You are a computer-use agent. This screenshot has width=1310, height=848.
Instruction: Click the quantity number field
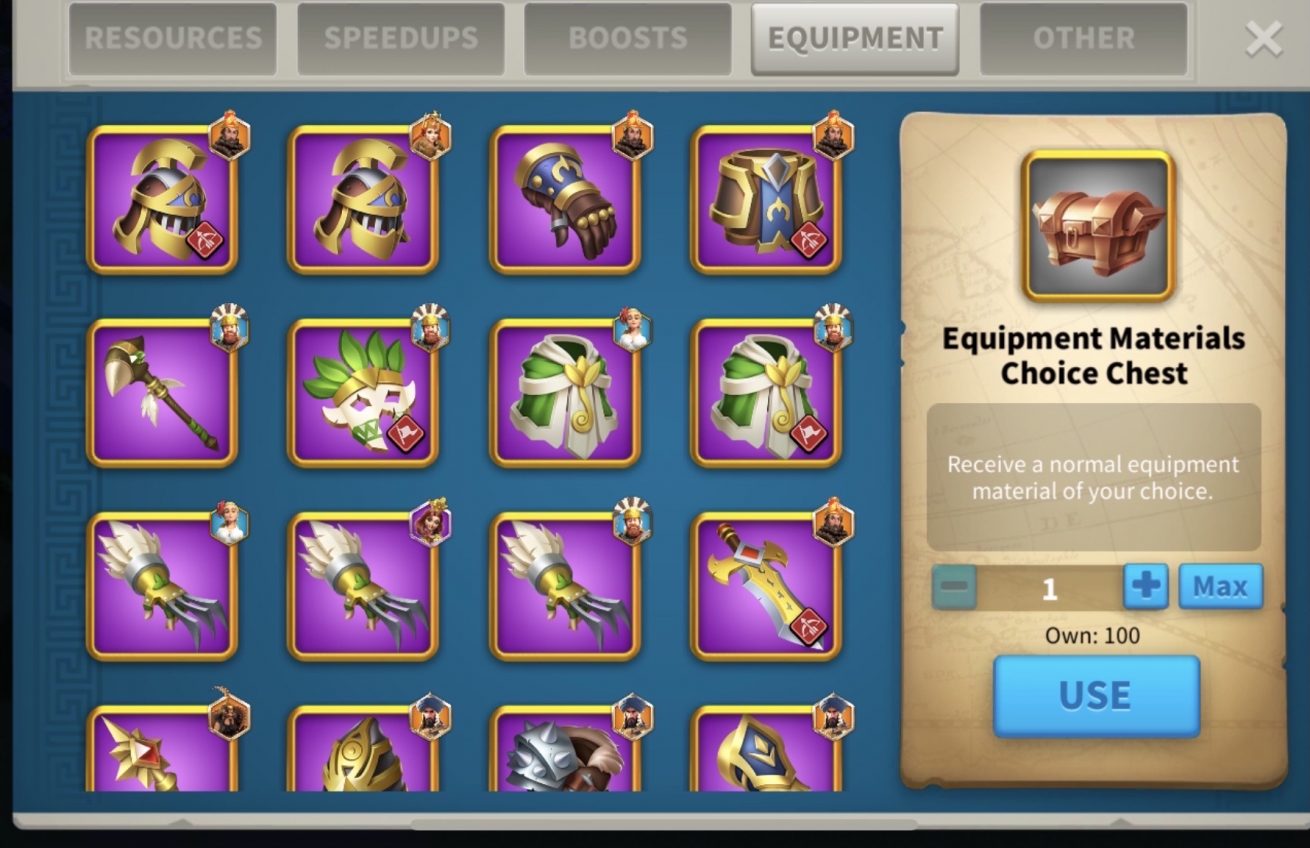[1049, 588]
